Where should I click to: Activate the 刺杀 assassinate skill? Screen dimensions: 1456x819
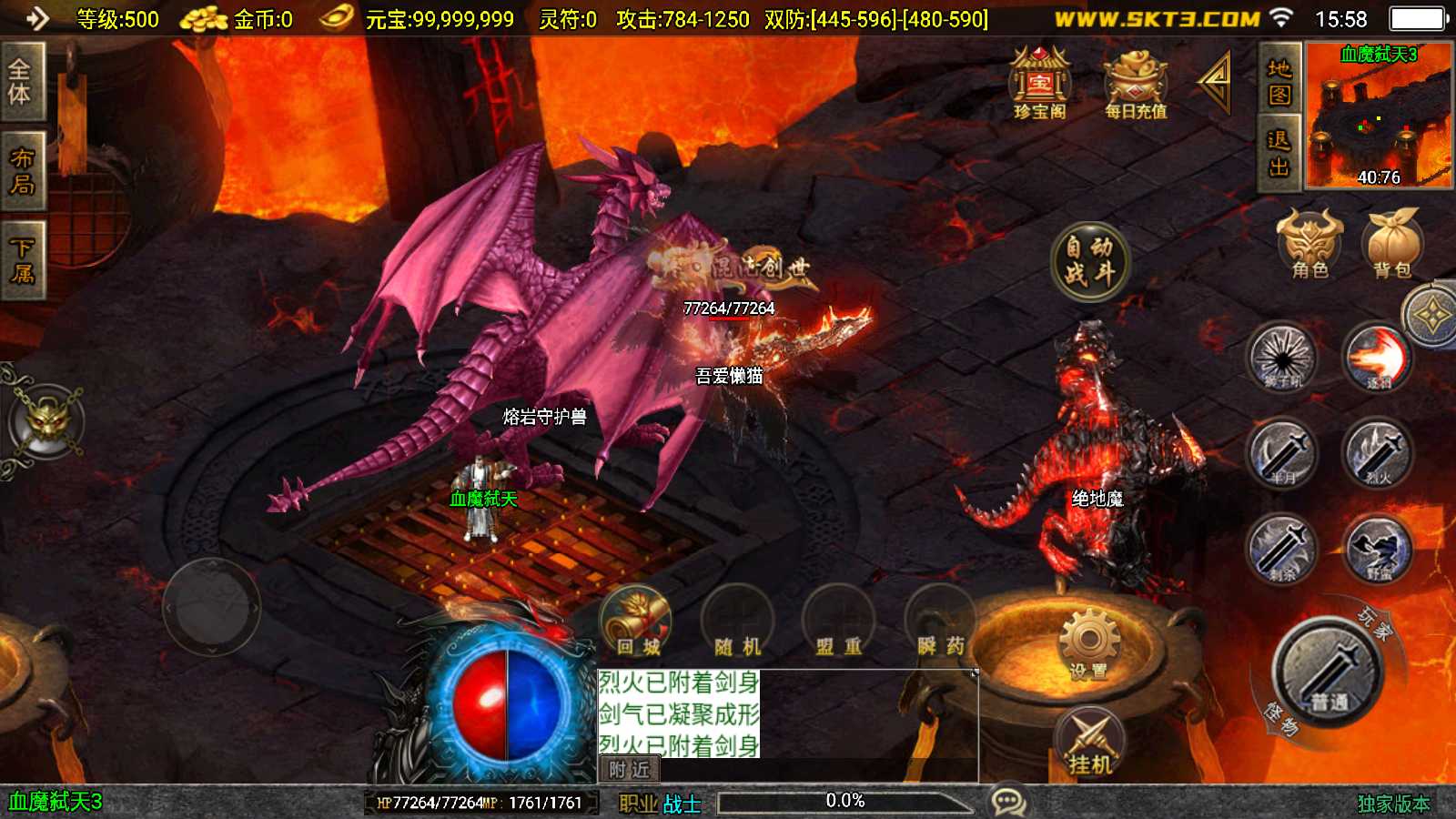1282,549
